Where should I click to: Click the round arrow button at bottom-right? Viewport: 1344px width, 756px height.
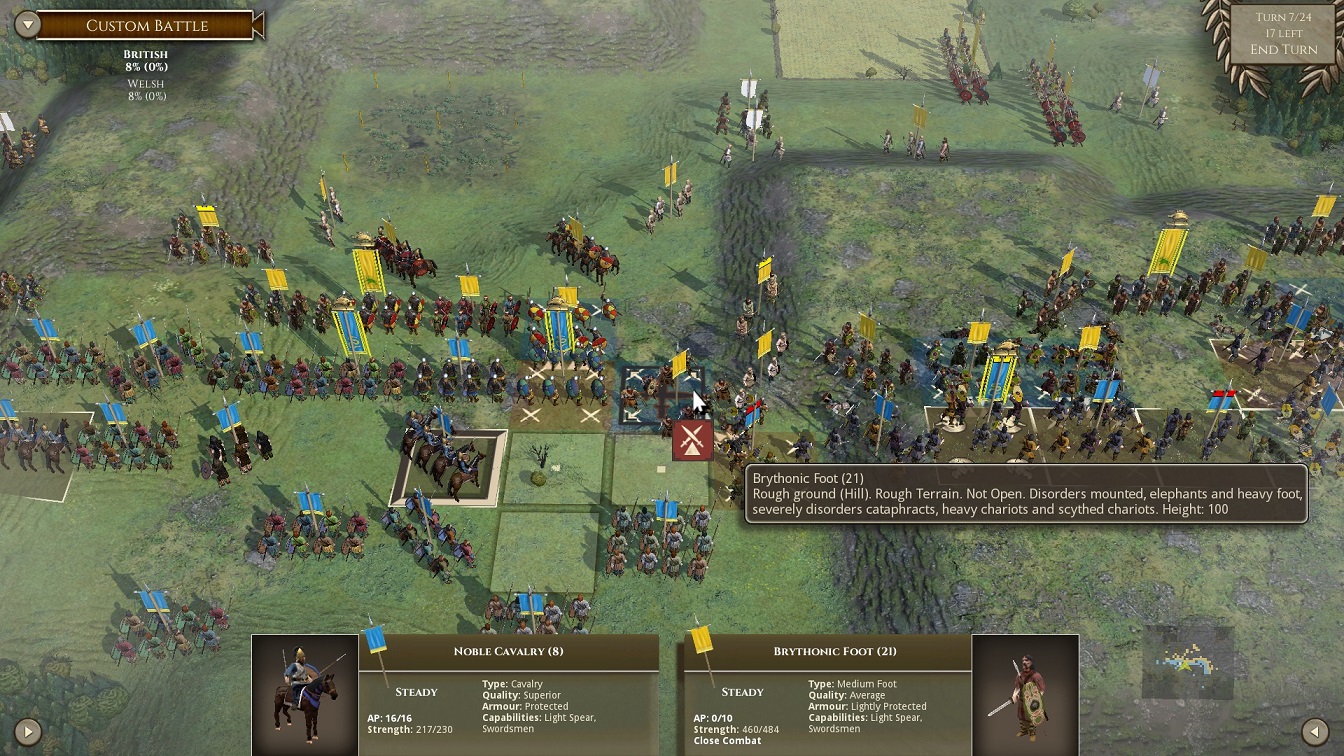pyautogui.click(x=1316, y=731)
